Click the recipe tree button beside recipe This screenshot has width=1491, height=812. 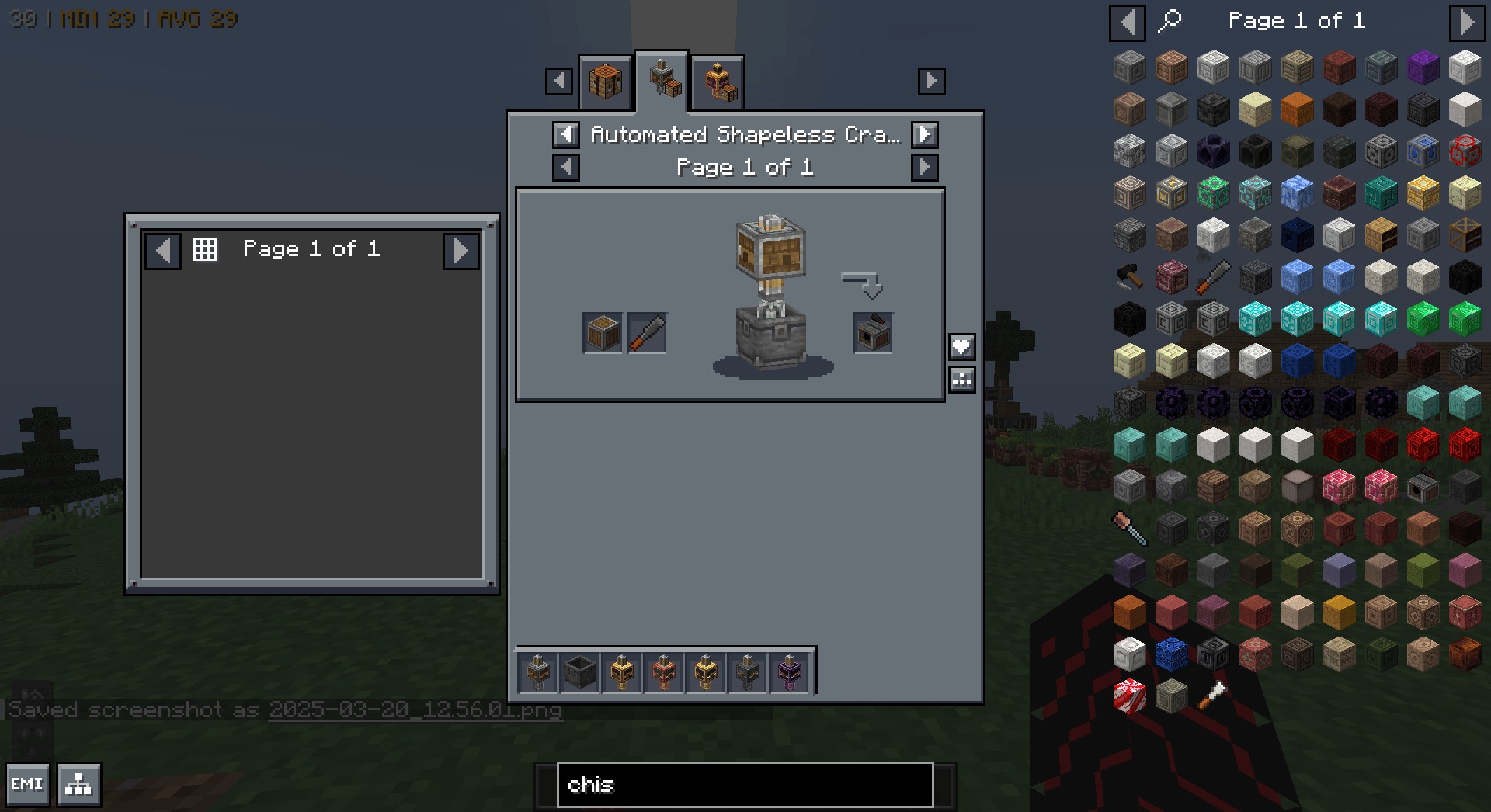(x=961, y=379)
